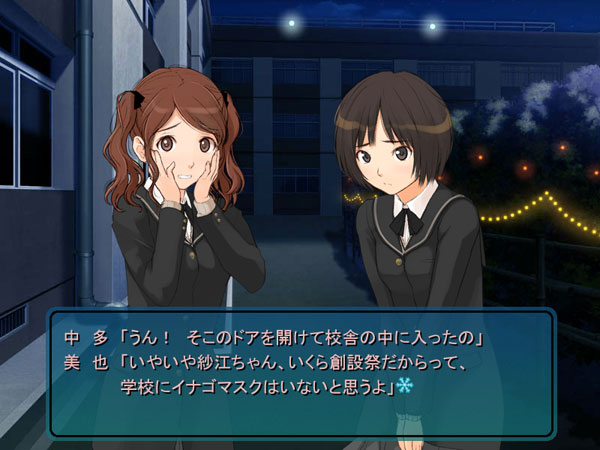This screenshot has width=600, height=450.
Task: Click the snowflake continue indicator
Action: [x=405, y=385]
